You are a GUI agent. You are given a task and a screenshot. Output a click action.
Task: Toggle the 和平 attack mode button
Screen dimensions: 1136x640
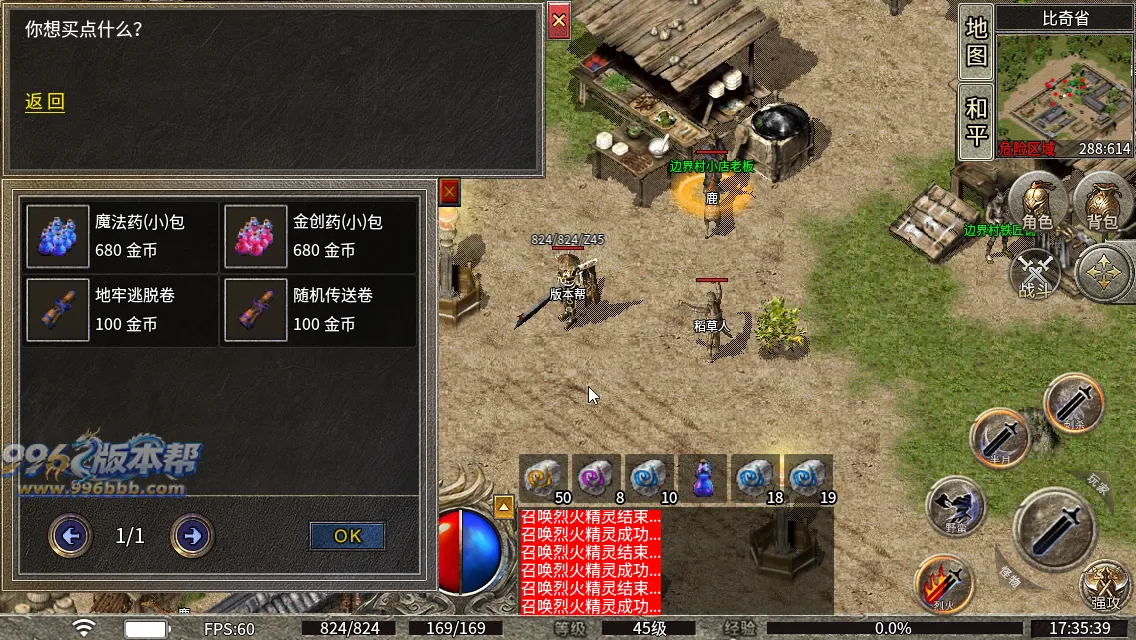coord(976,120)
